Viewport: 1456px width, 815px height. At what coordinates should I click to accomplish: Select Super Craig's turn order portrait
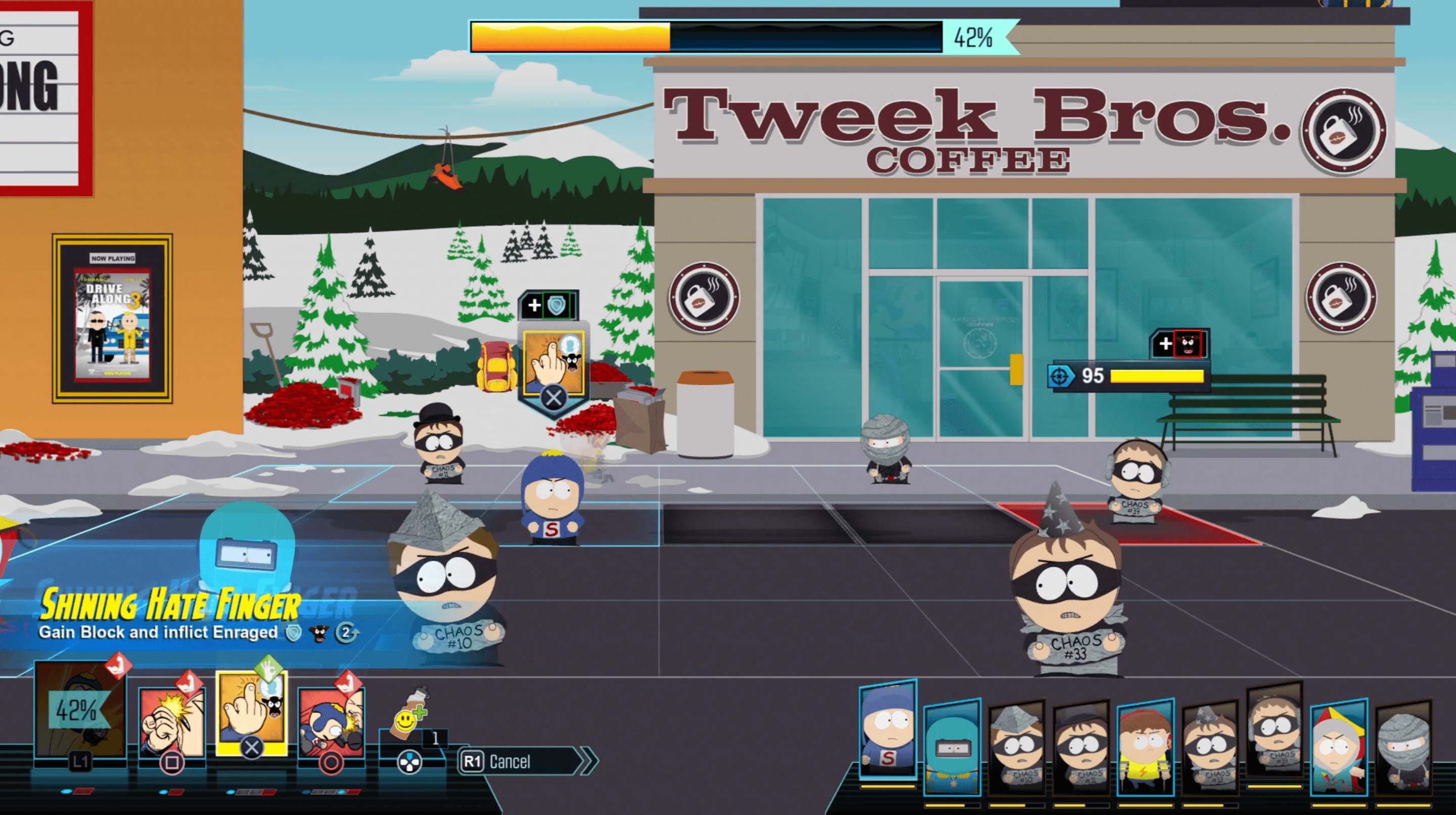point(887,729)
